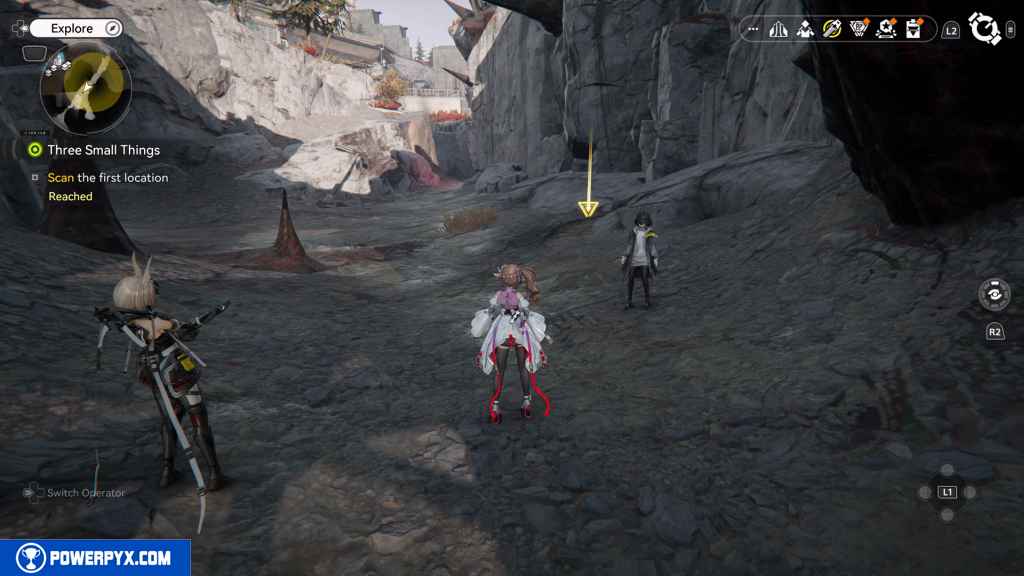
Task: Click the three-dots more options icon
Action: pyautogui.click(x=753, y=30)
